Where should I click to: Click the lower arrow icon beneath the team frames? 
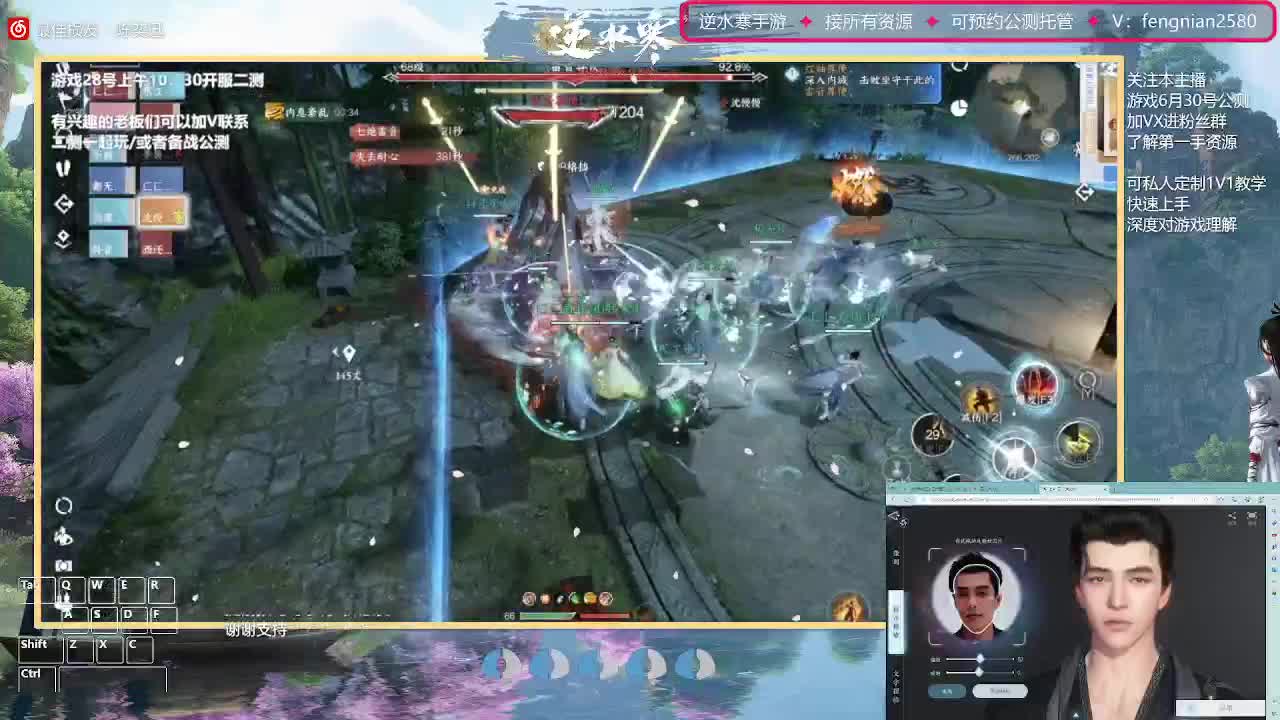point(64,238)
